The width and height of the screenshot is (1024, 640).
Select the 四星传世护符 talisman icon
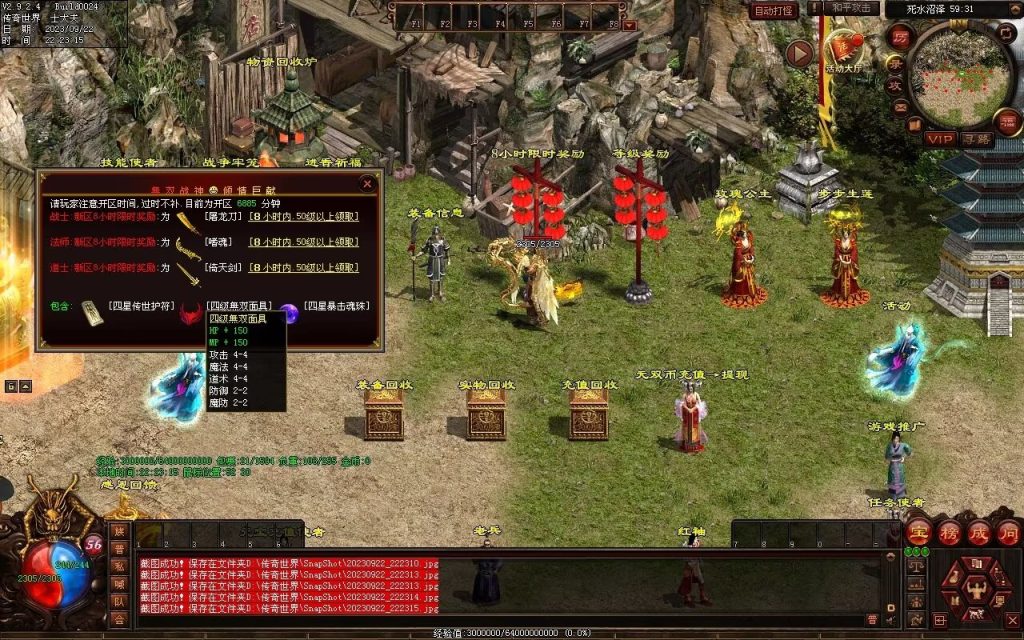point(92,311)
